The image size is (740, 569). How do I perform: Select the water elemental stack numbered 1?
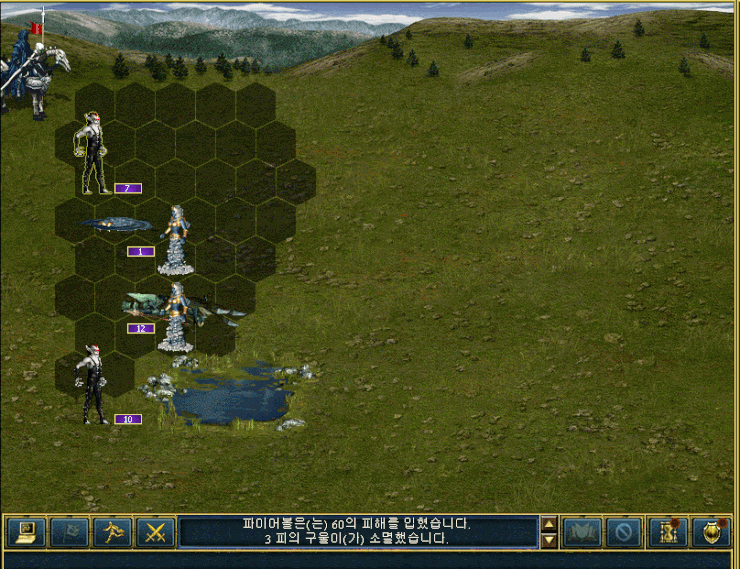point(177,240)
